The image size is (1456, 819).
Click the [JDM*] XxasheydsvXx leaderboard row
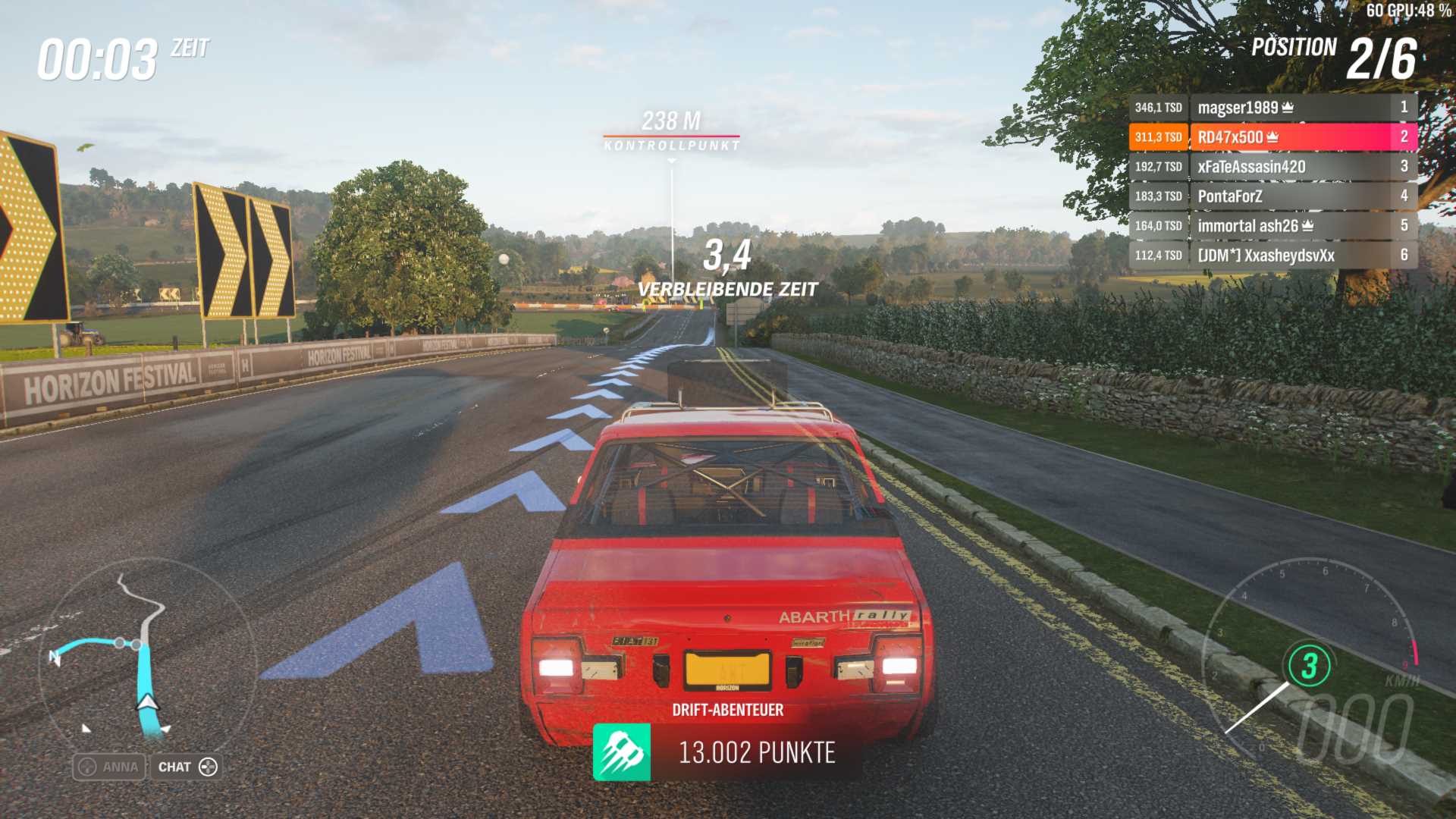tap(1266, 256)
